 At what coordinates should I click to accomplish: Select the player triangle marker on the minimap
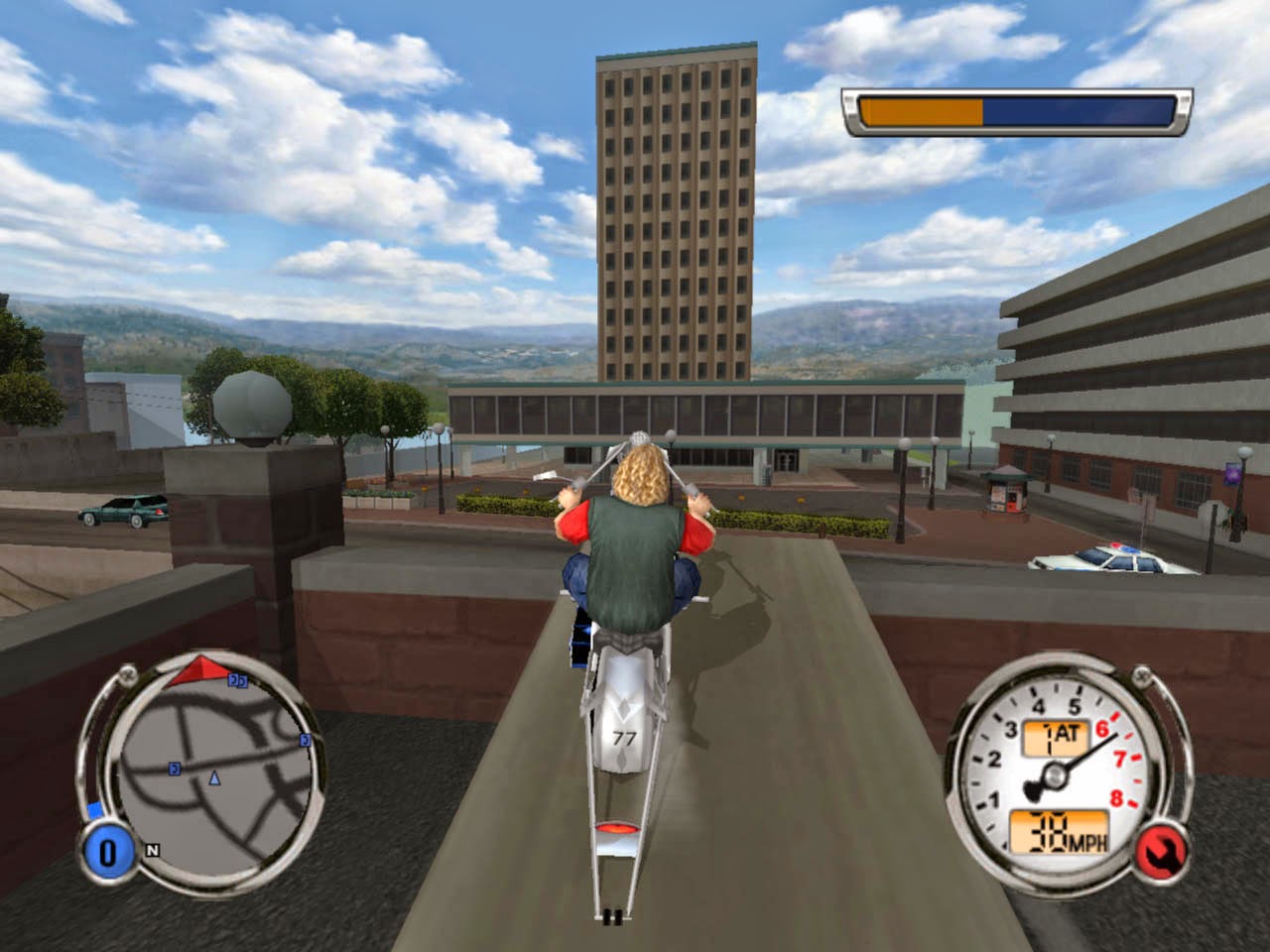tap(213, 779)
